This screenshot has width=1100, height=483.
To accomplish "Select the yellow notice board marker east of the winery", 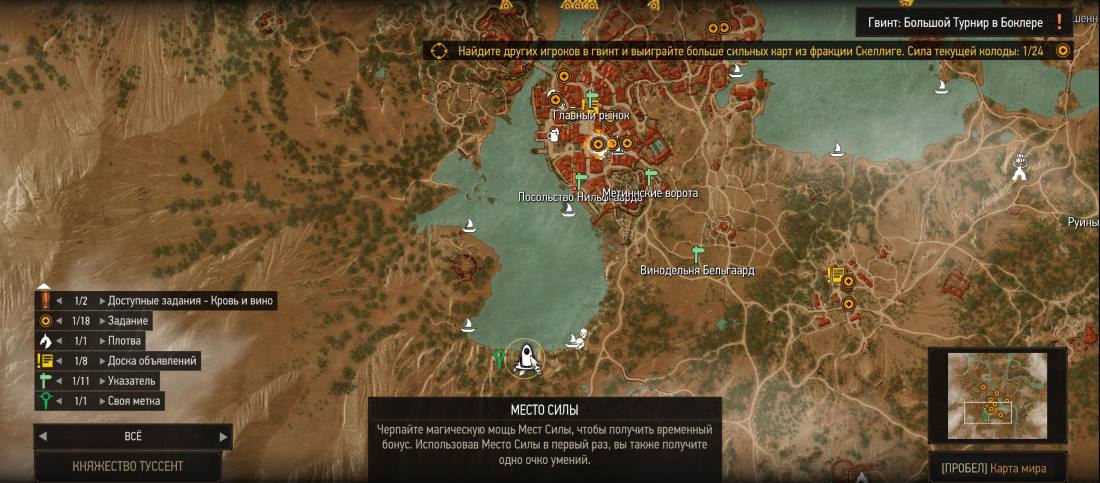I will (x=835, y=275).
